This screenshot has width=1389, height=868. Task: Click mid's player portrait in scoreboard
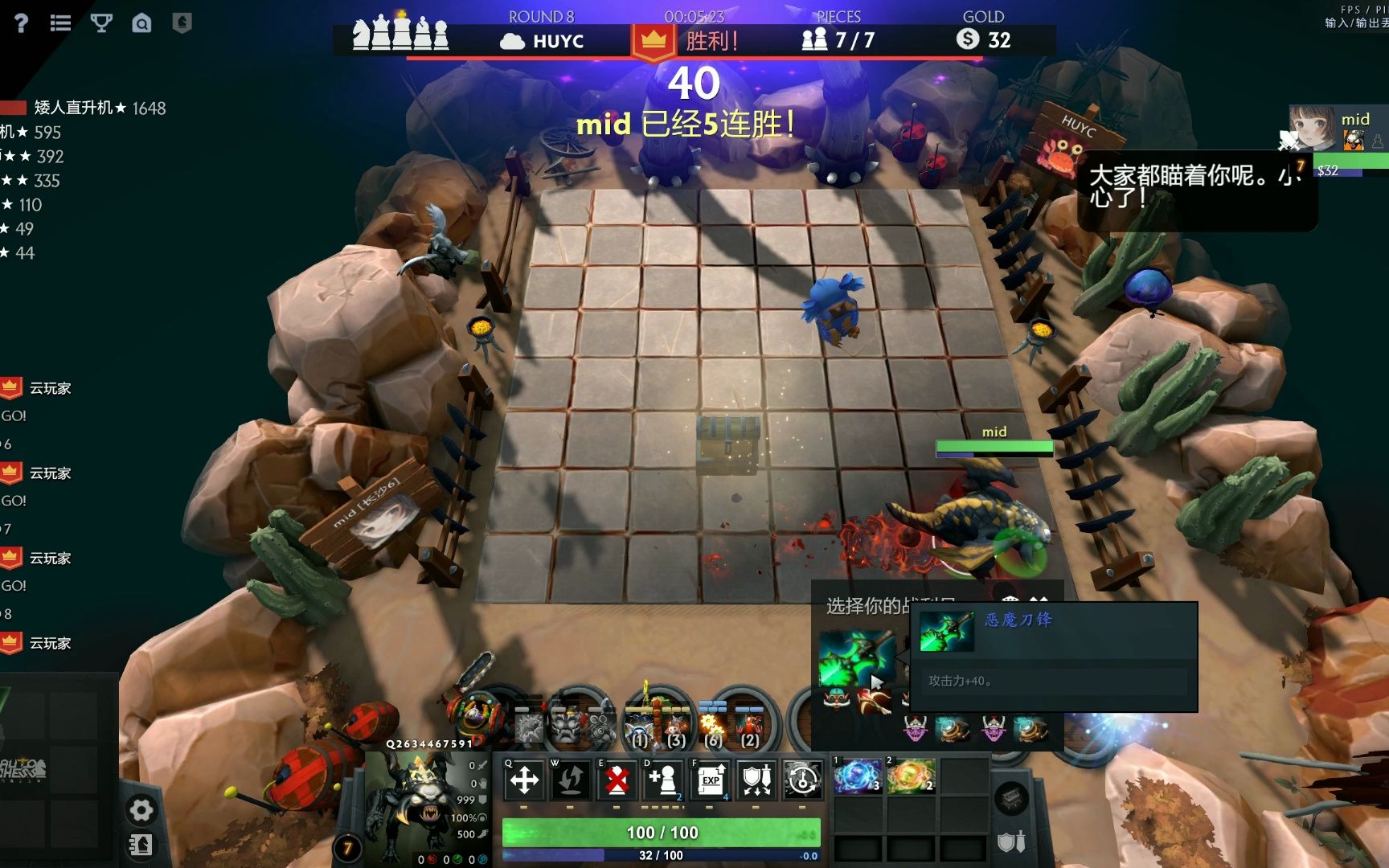pos(1313,127)
